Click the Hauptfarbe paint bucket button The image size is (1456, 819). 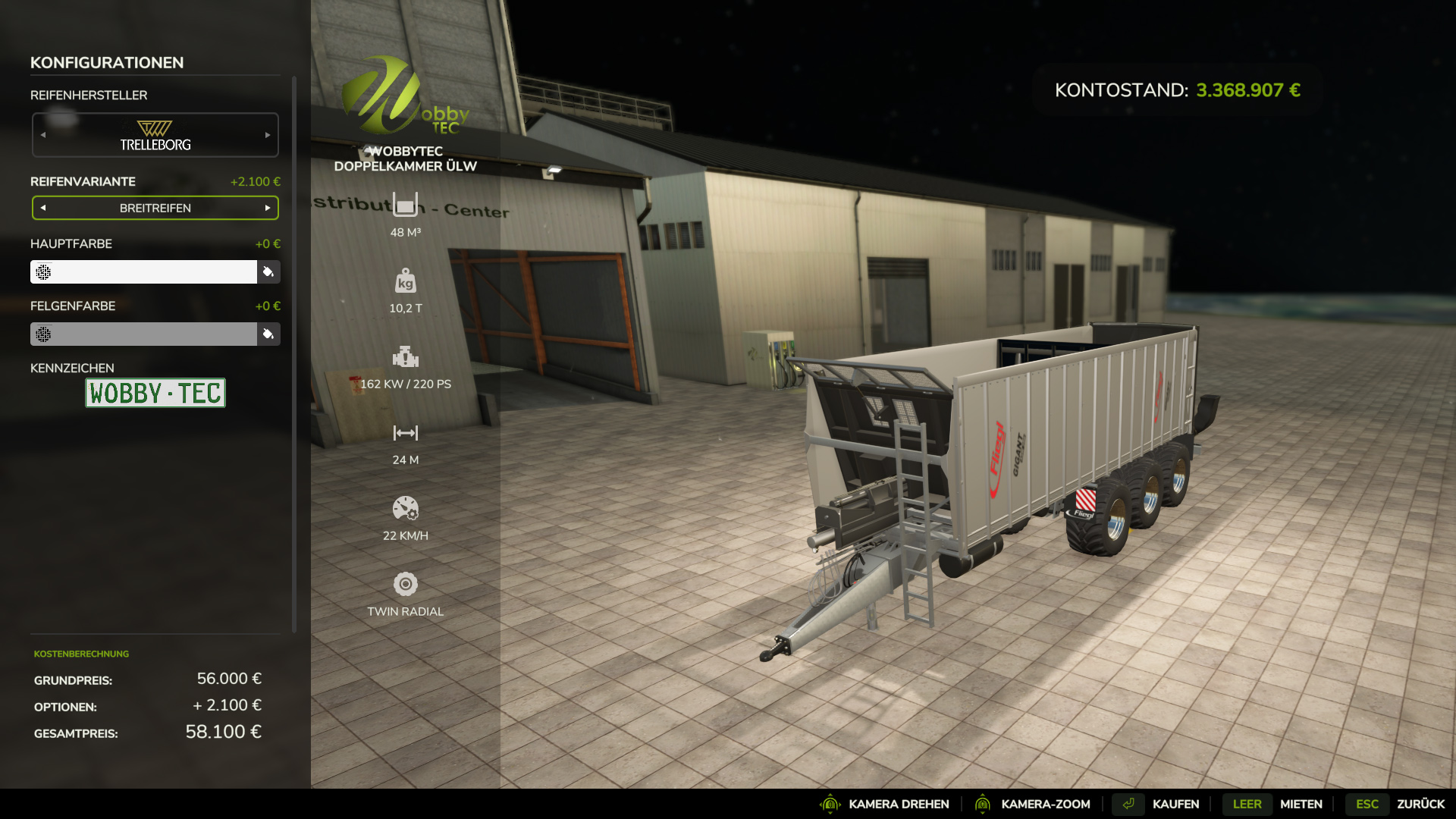[x=268, y=271]
